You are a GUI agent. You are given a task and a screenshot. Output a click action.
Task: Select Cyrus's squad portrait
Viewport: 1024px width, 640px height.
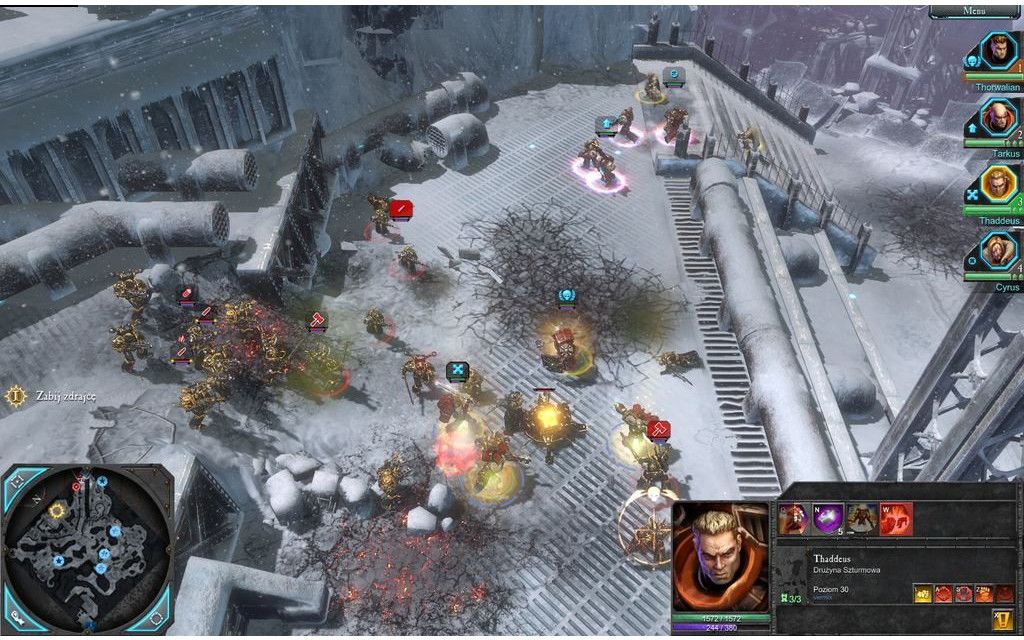point(997,251)
